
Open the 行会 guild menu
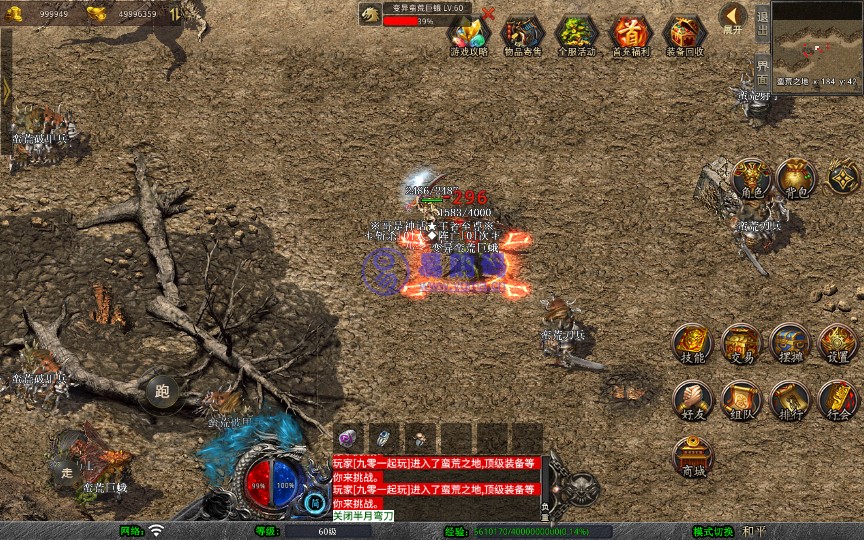(838, 399)
